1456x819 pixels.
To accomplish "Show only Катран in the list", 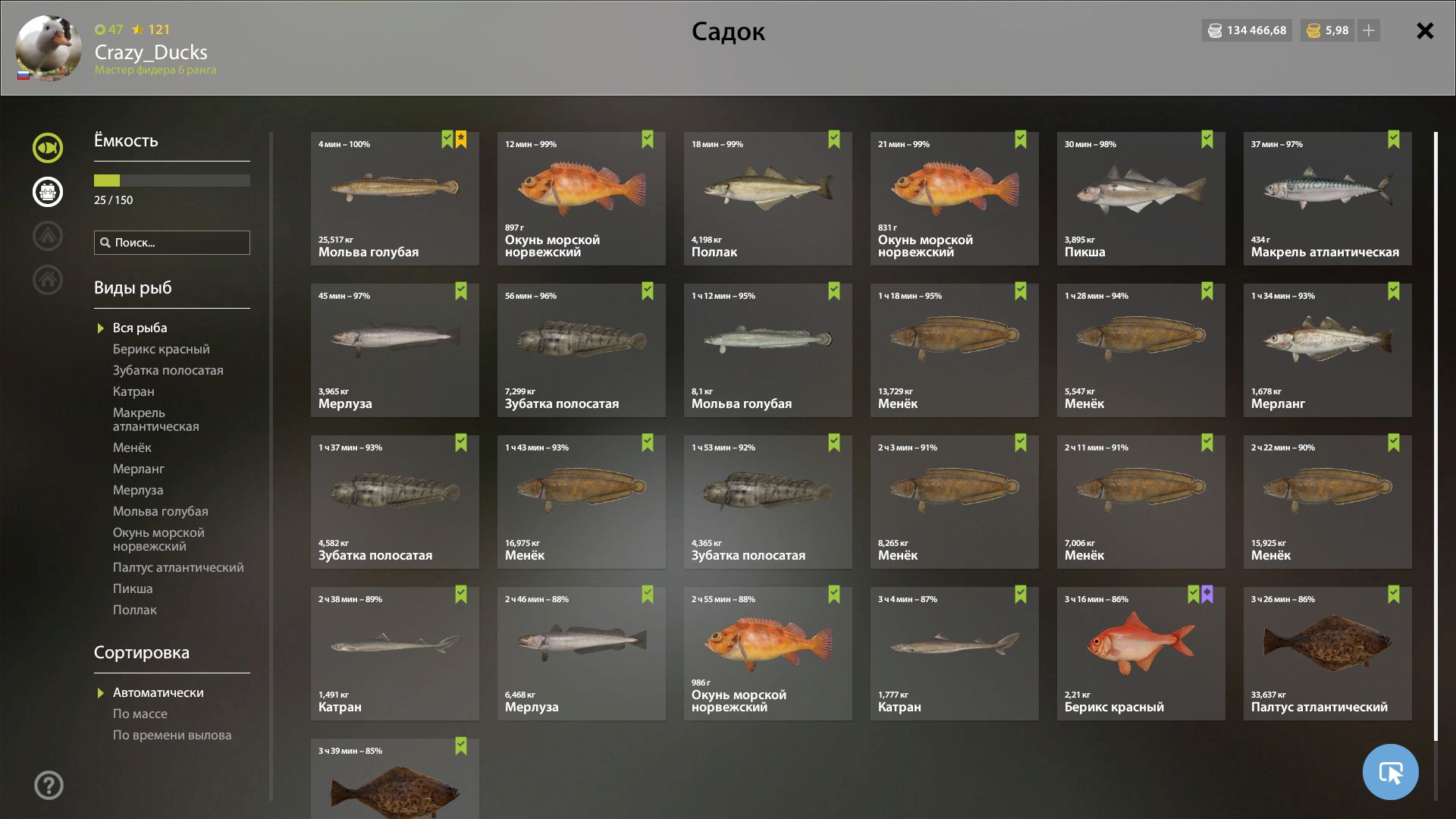I will pos(133,391).
